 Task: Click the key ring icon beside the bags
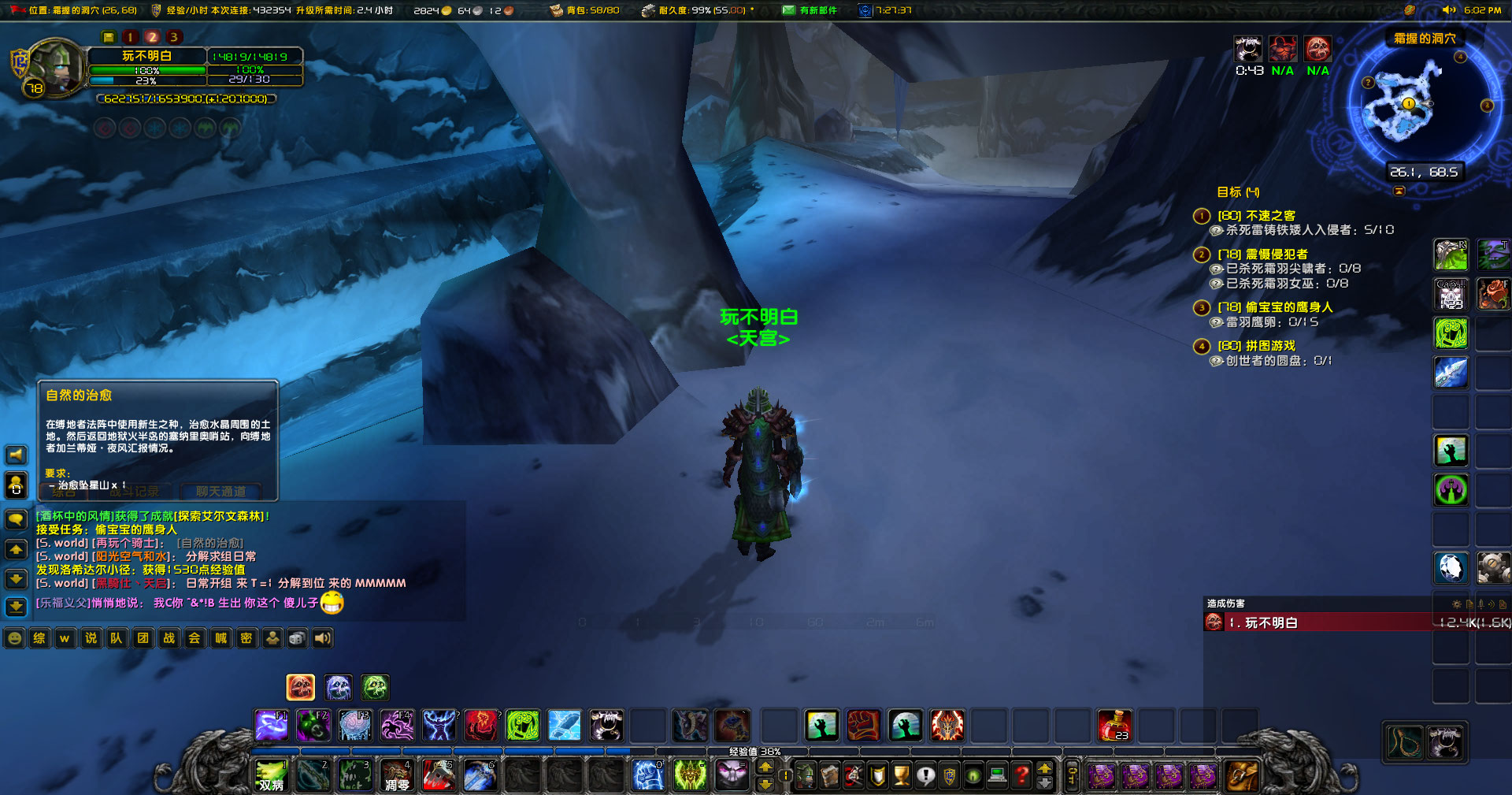pyautogui.click(x=1072, y=776)
